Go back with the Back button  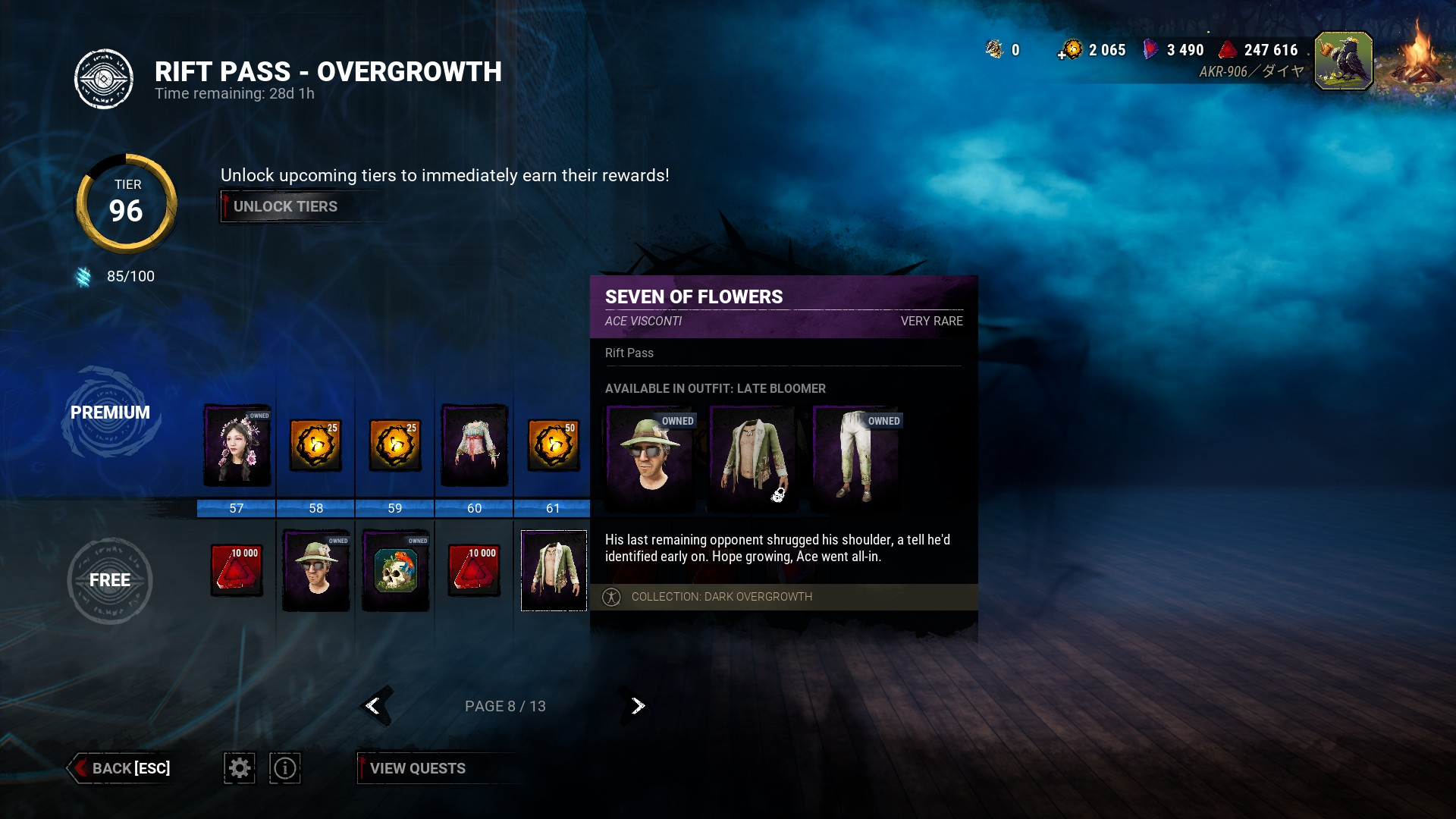pyautogui.click(x=121, y=768)
